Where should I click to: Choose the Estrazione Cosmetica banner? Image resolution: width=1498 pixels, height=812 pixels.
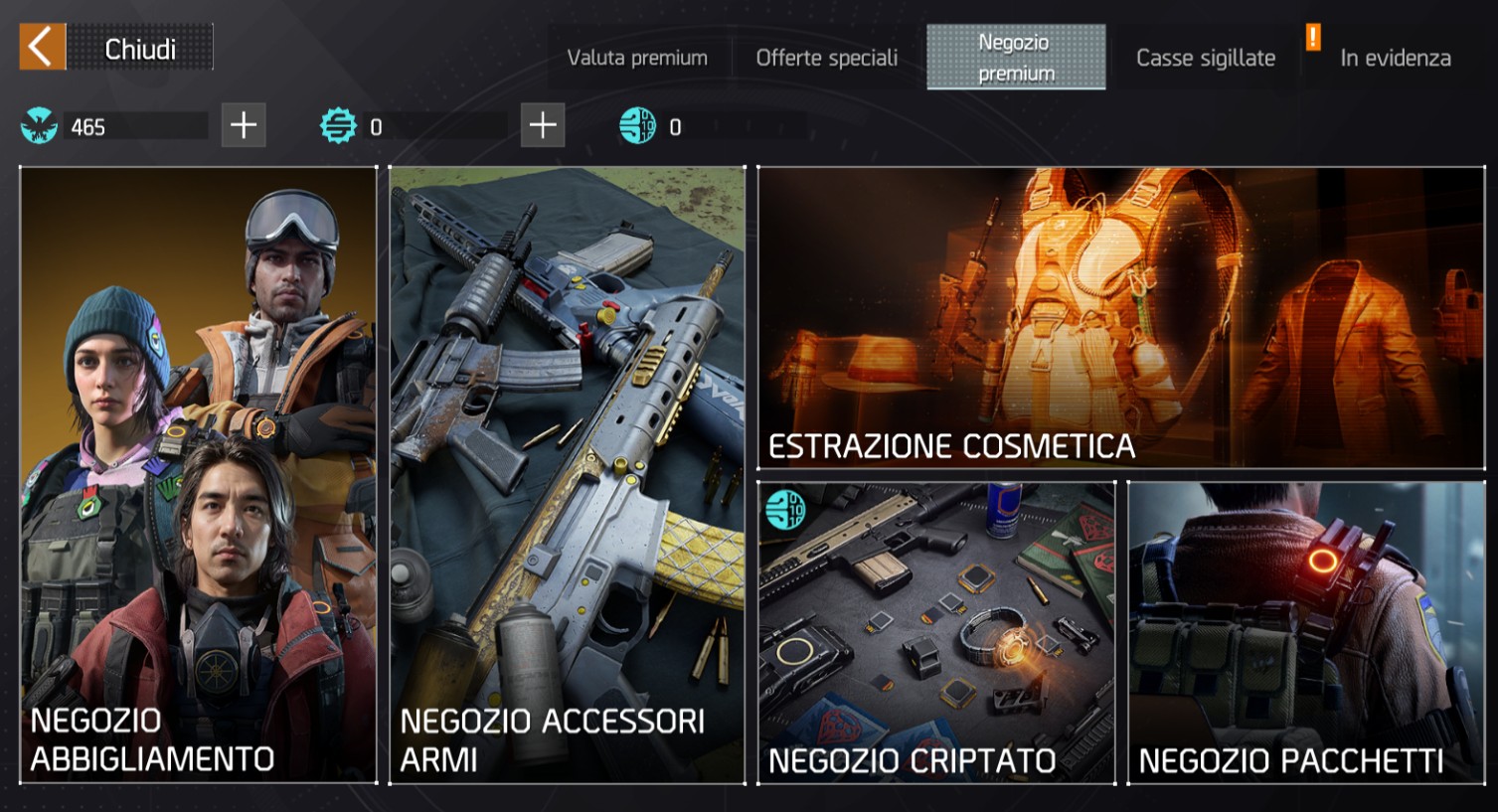(1120, 317)
